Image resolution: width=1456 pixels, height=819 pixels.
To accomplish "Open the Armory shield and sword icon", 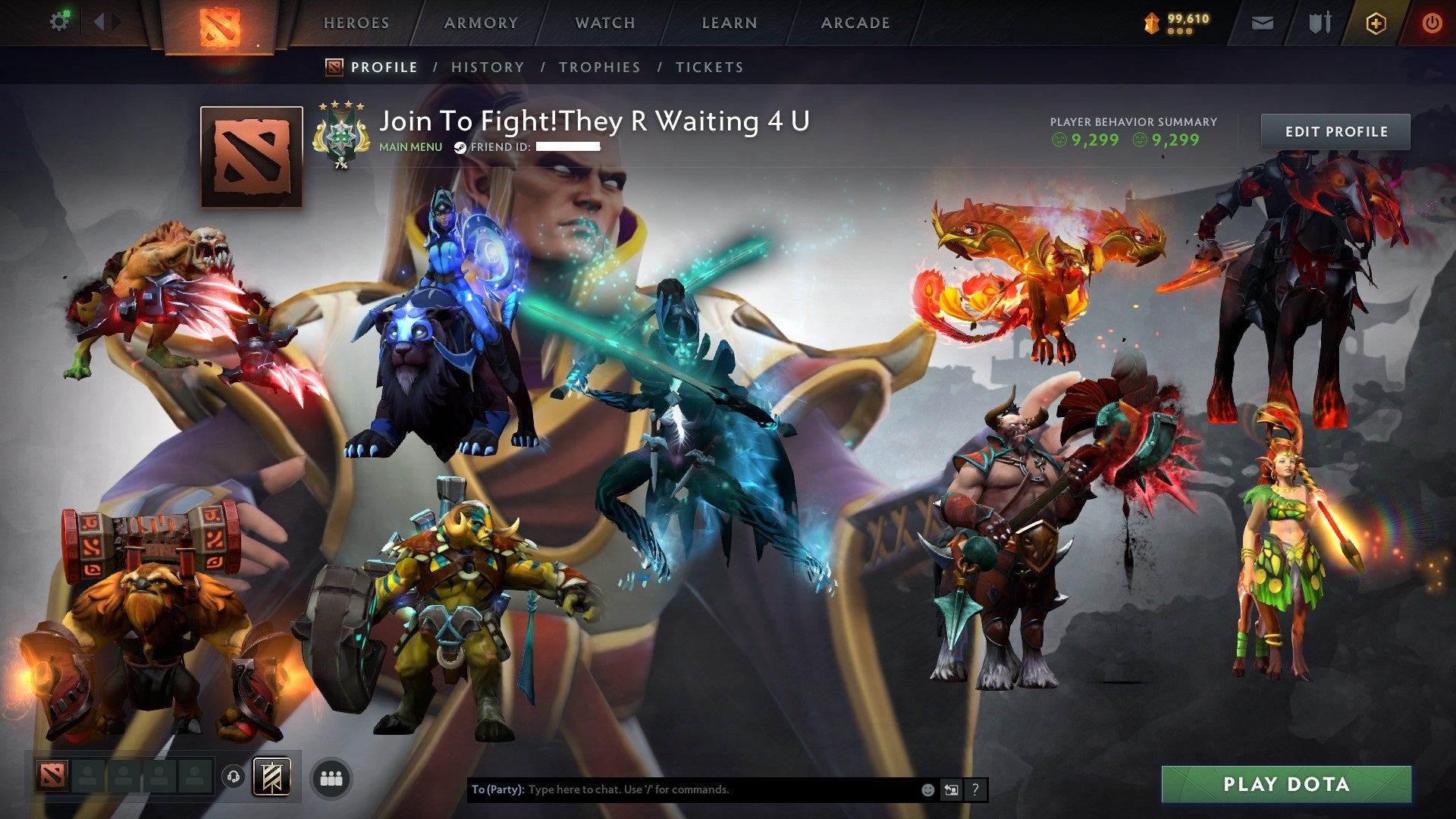I will (x=1320, y=23).
